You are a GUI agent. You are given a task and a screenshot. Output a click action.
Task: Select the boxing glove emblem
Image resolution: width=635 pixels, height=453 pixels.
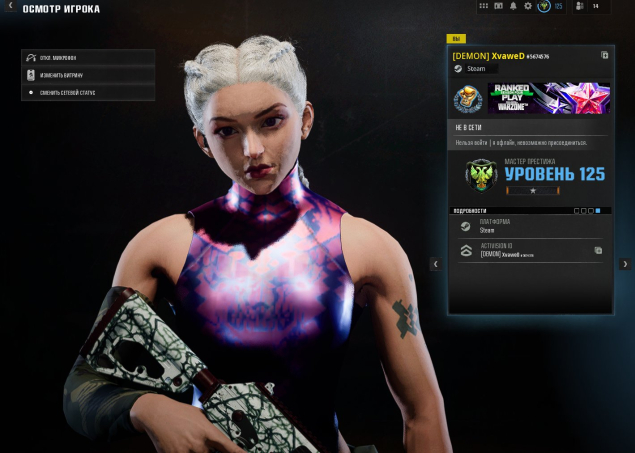pos(467,99)
